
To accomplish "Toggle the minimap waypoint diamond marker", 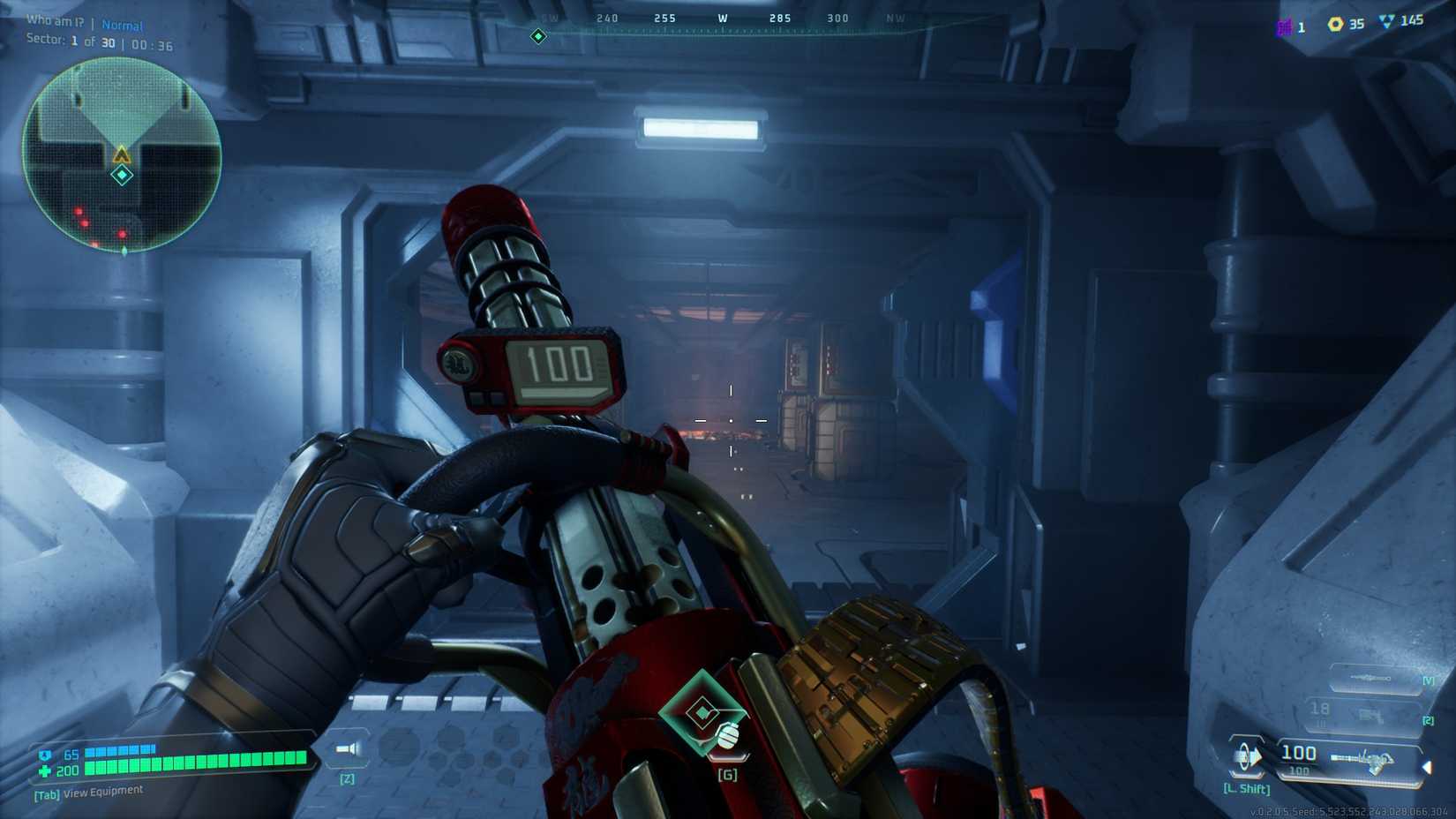I will pyautogui.click(x=120, y=174).
